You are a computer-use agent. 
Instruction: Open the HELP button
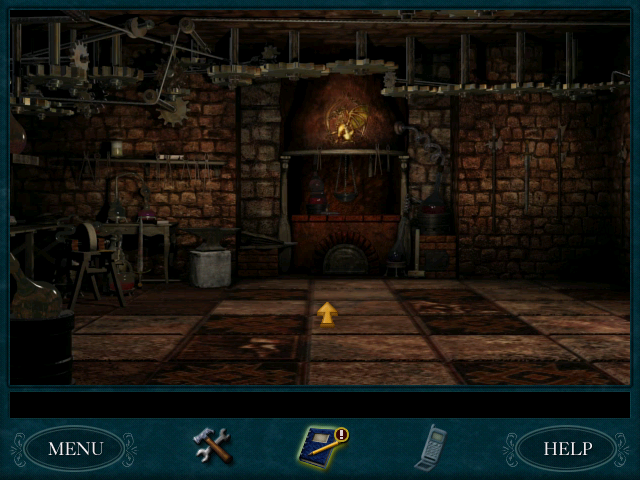(x=567, y=448)
